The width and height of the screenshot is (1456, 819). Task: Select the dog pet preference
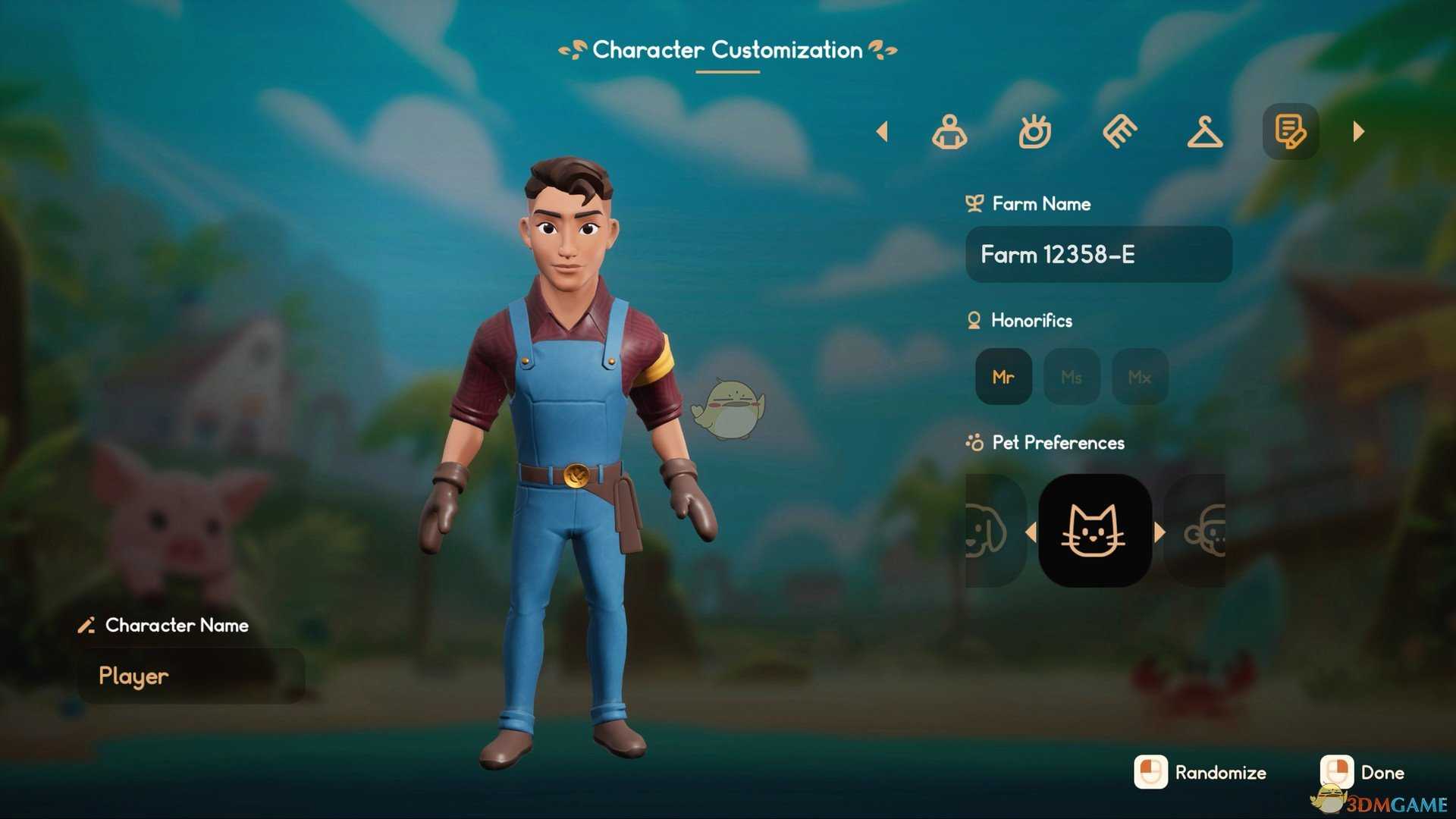coord(988,531)
